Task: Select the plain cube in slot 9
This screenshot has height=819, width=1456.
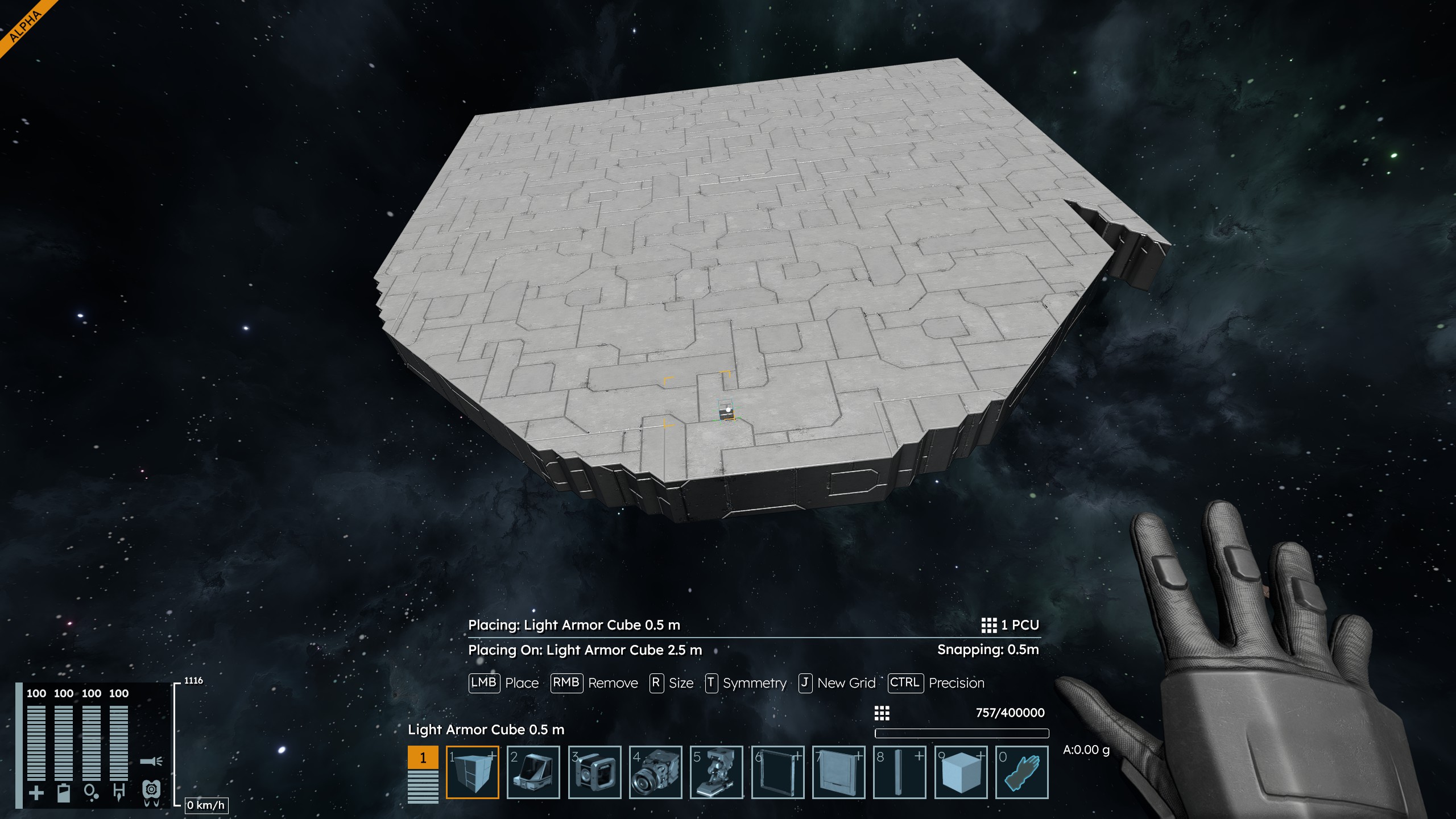Action: pyautogui.click(x=961, y=772)
